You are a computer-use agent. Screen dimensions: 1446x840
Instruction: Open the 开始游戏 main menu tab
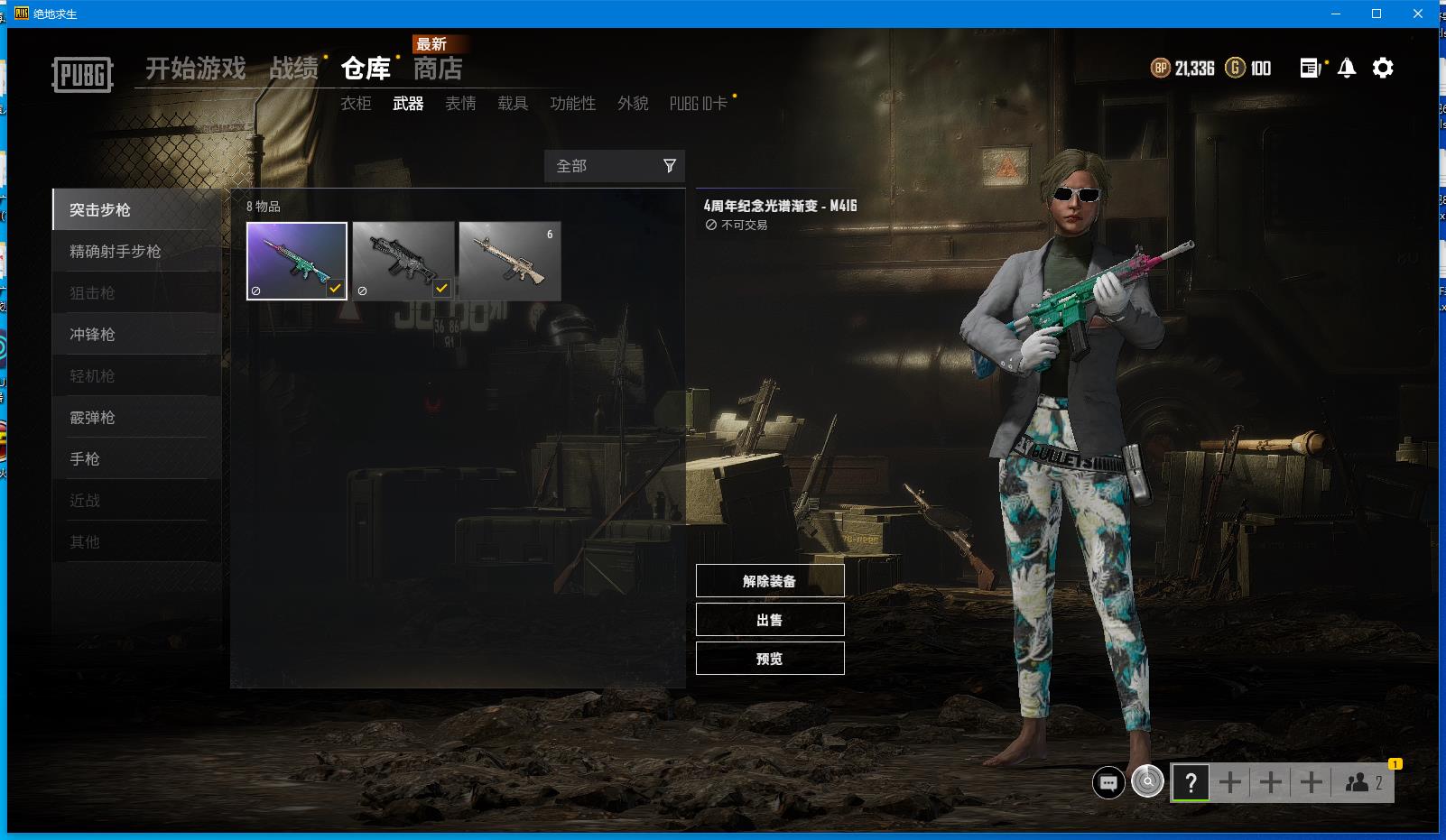pos(195,69)
